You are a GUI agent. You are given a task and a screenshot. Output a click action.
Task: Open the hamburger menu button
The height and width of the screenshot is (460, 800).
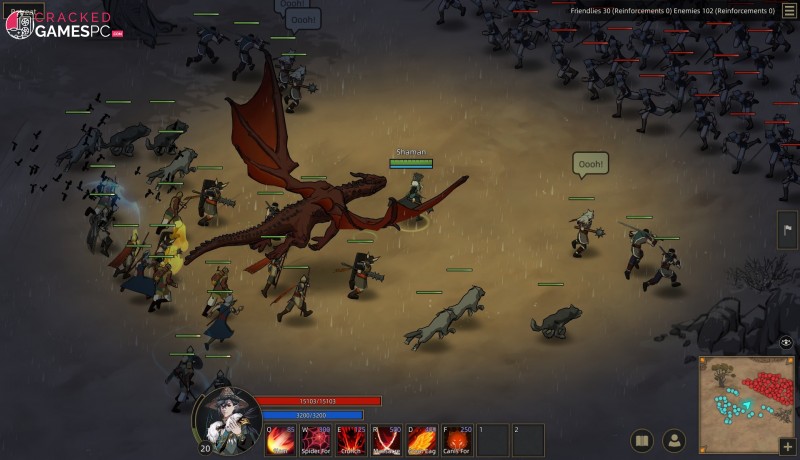[x=789, y=10]
